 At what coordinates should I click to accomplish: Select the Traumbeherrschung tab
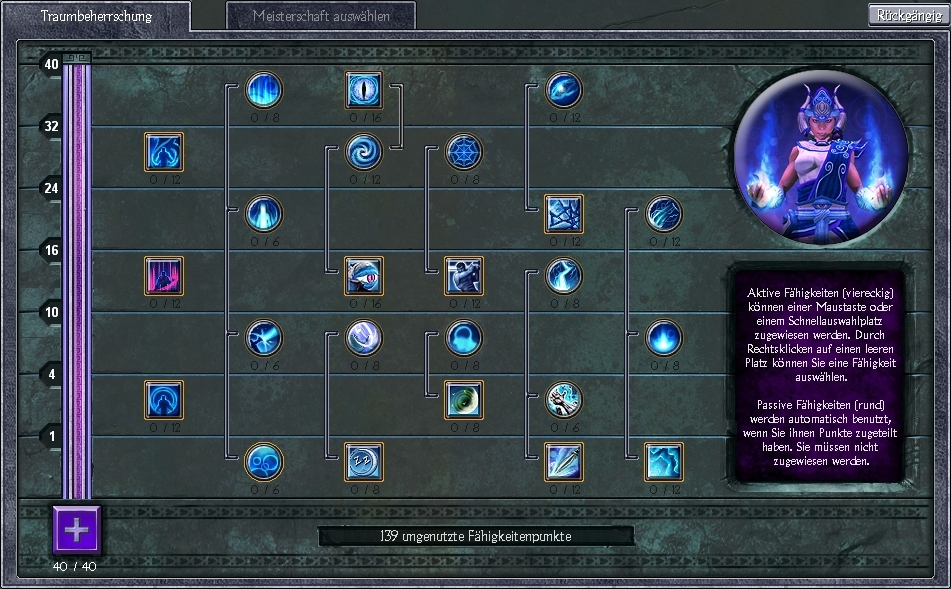tap(97, 16)
